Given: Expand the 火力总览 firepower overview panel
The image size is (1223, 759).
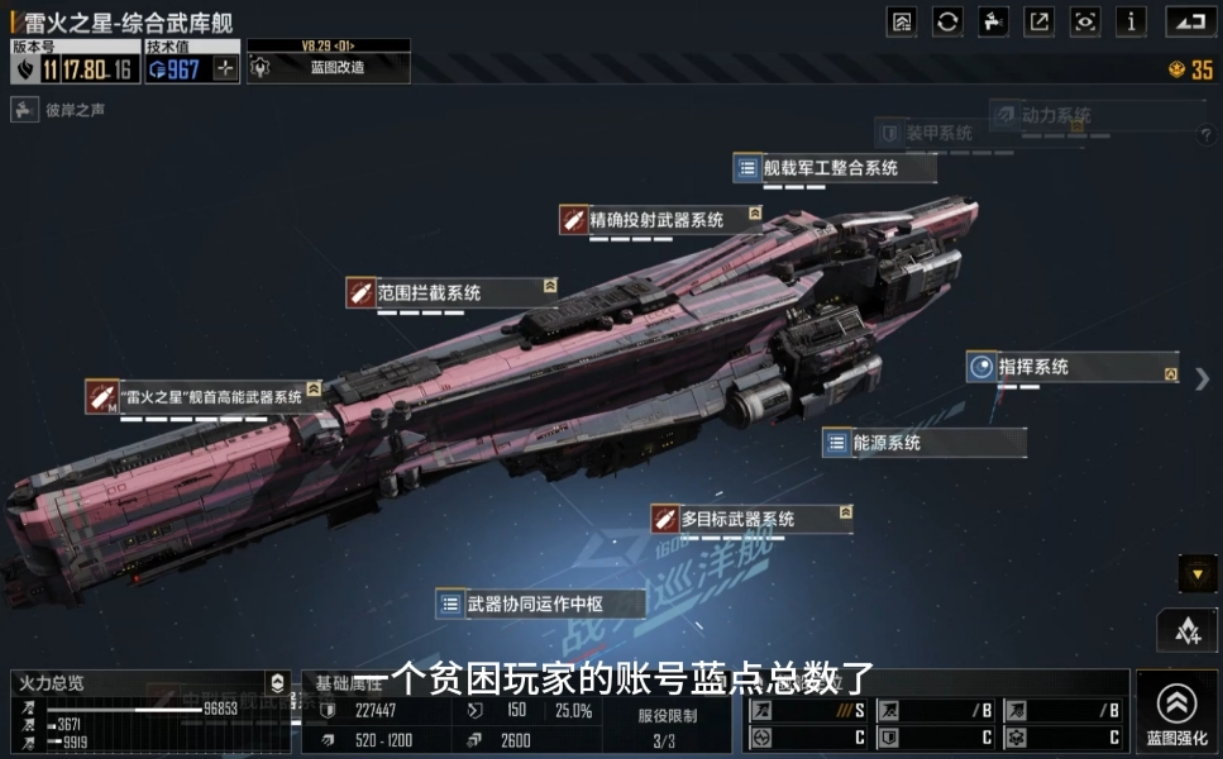Looking at the screenshot, I should pyautogui.click(x=277, y=684).
